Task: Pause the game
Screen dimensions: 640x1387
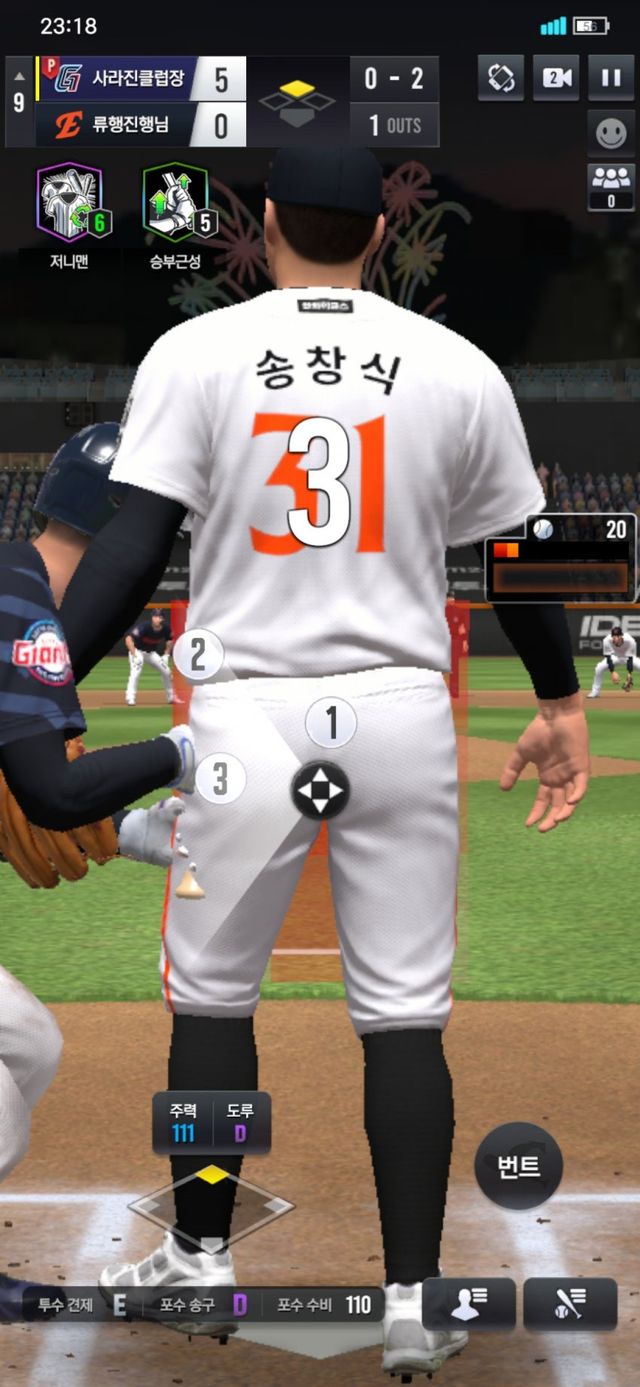Action: pos(610,78)
